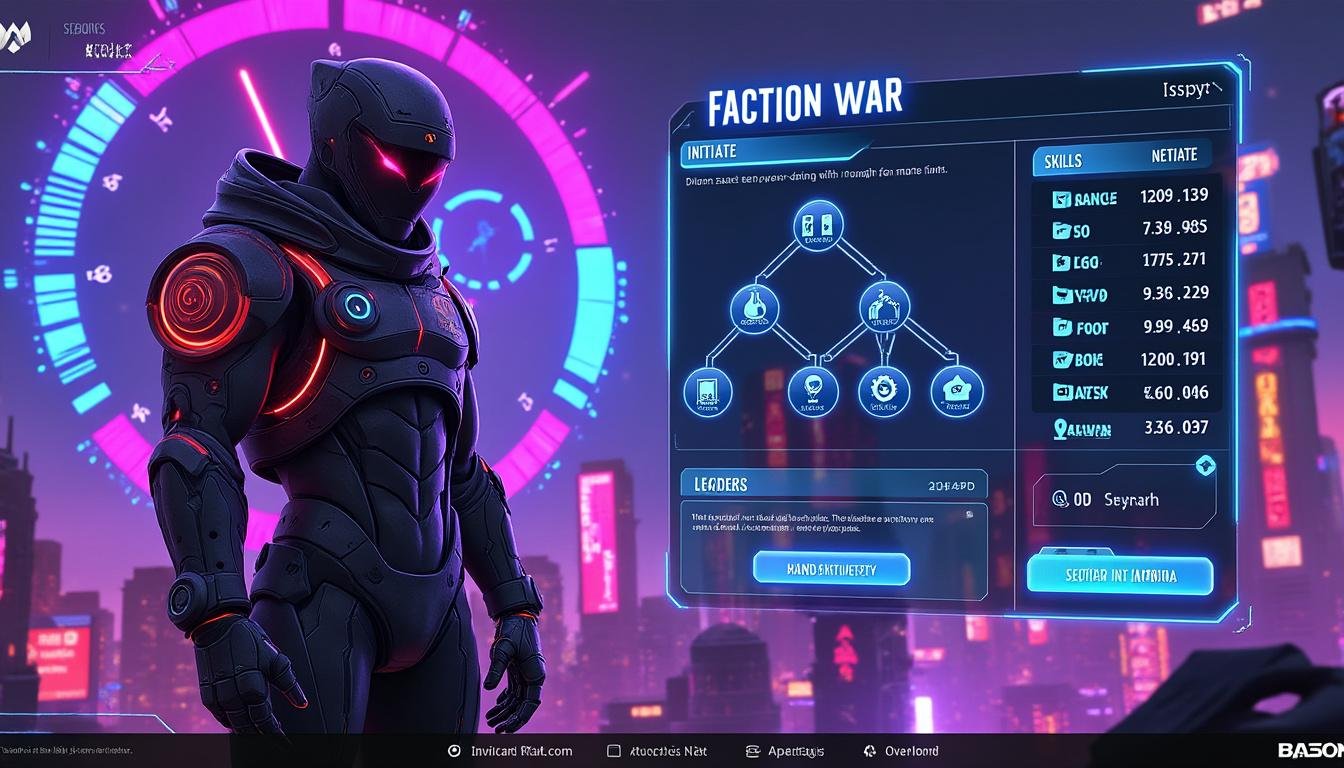
Task: Select the BOIE skill row
Action: 1127,359
